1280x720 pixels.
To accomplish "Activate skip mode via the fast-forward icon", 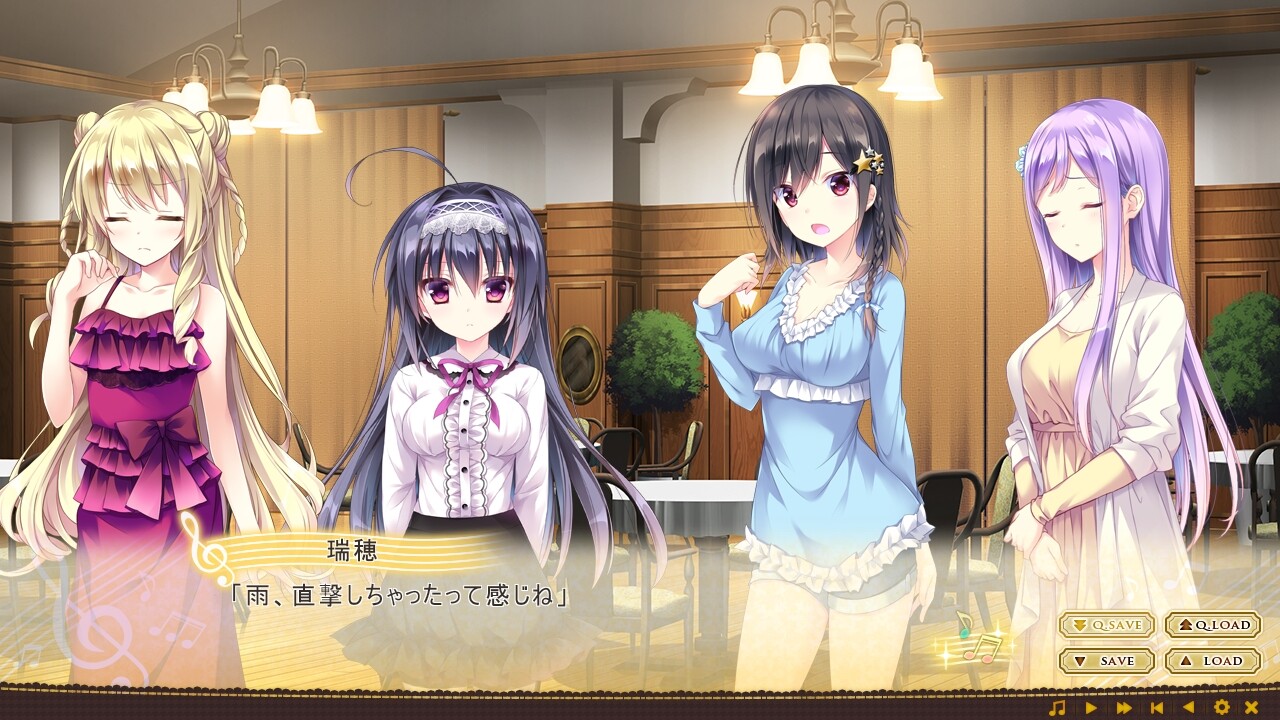I will click(1122, 706).
